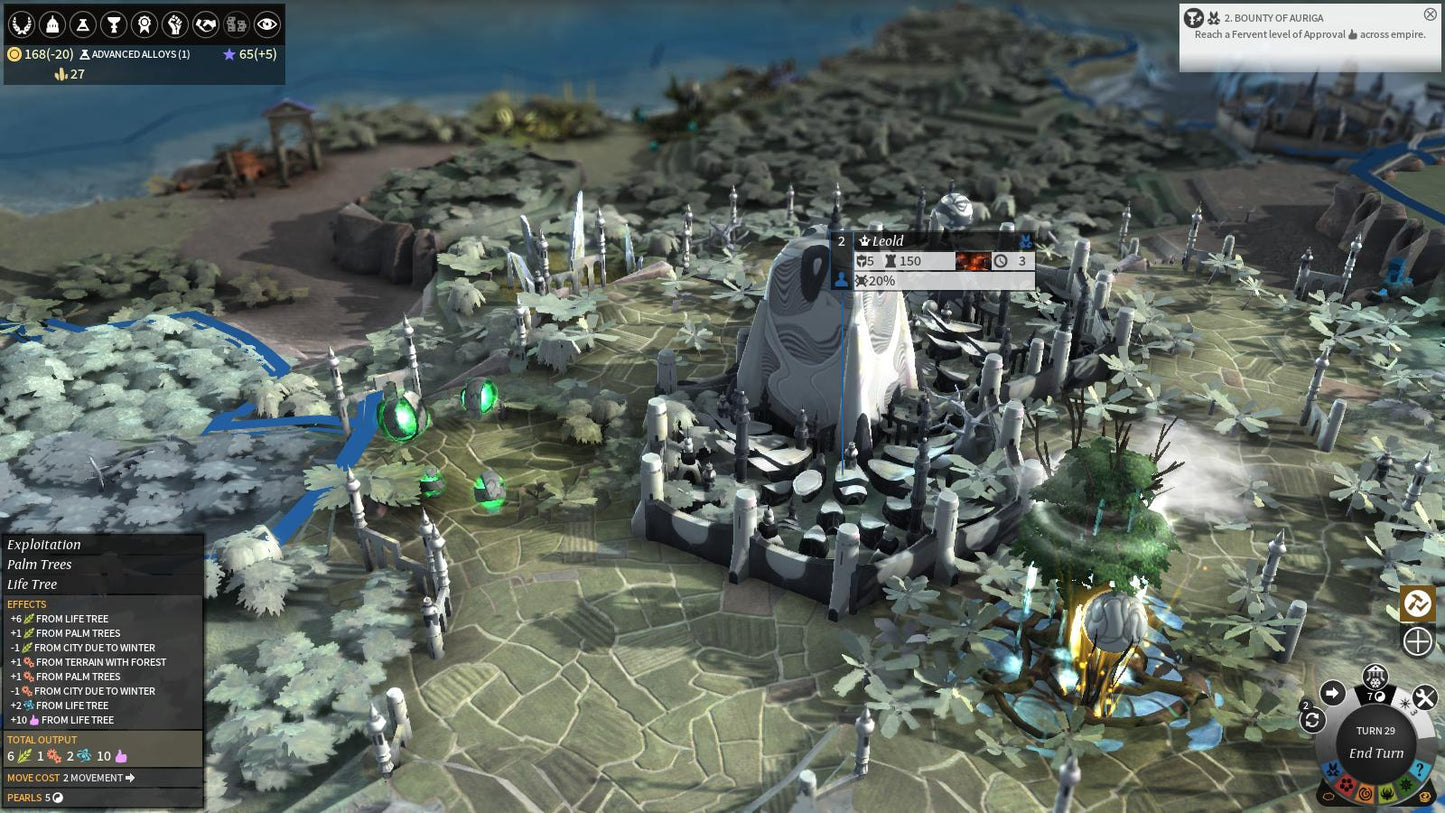Open the Marketplace coin stacks icon

pos(236,24)
